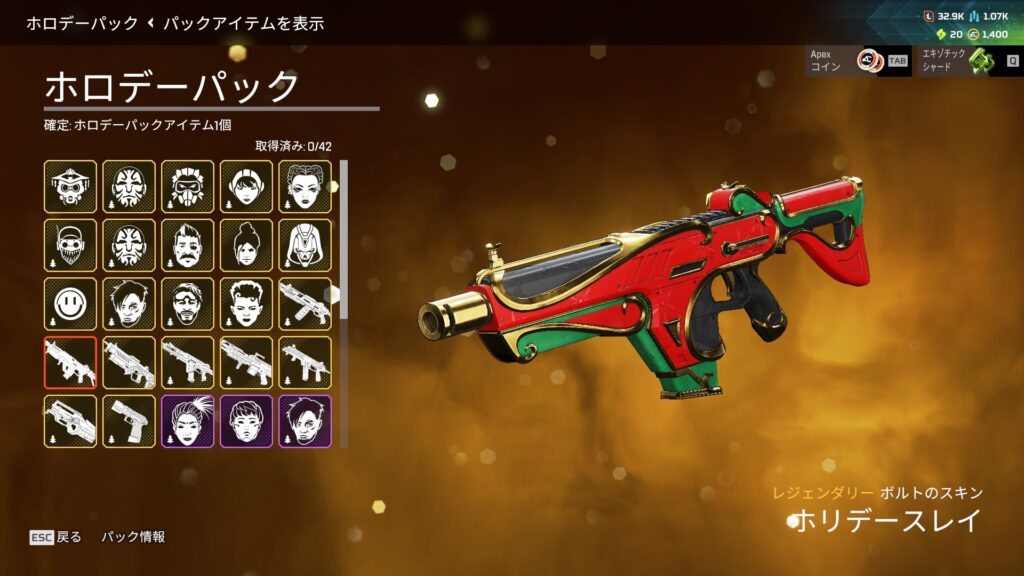This screenshot has width=1024, height=576.
Task: Select the hooded robot mask tile
Action: click(x=305, y=245)
